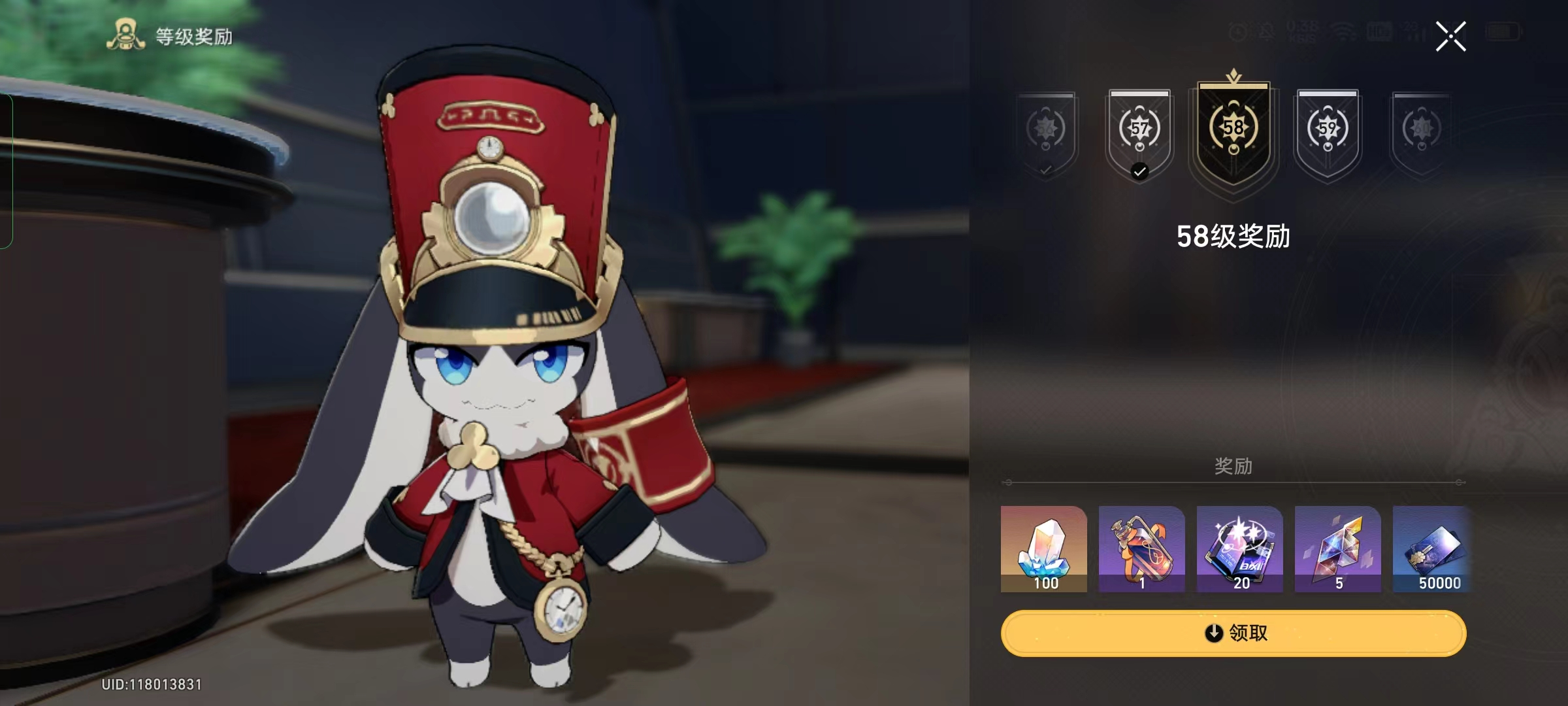View the prism crystal reward with quantity 5

click(x=1337, y=549)
